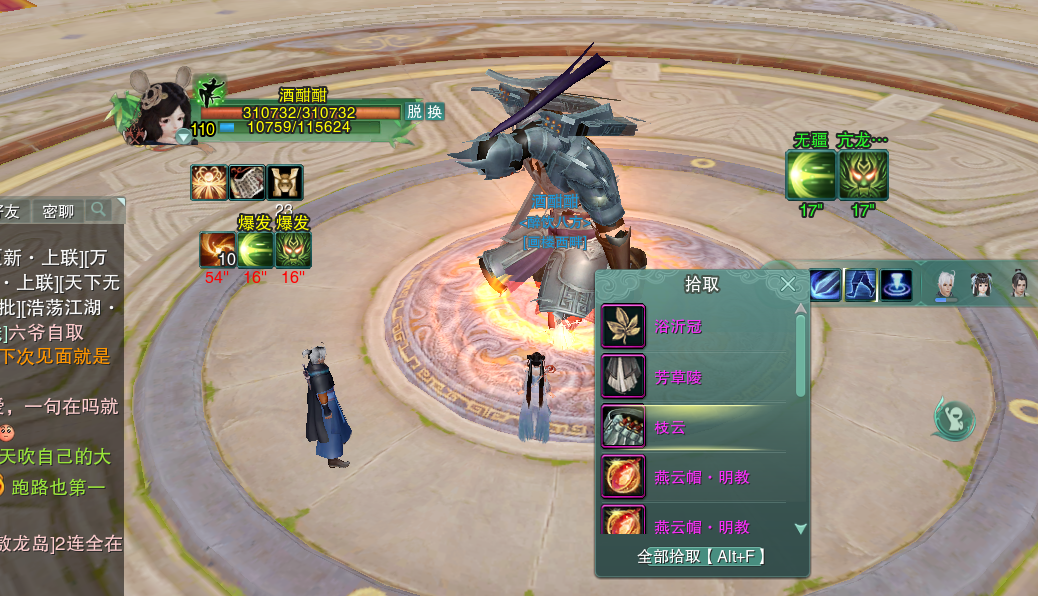Open the player portrait dropdown arrow
The image size is (1038, 596).
pyautogui.click(x=183, y=136)
